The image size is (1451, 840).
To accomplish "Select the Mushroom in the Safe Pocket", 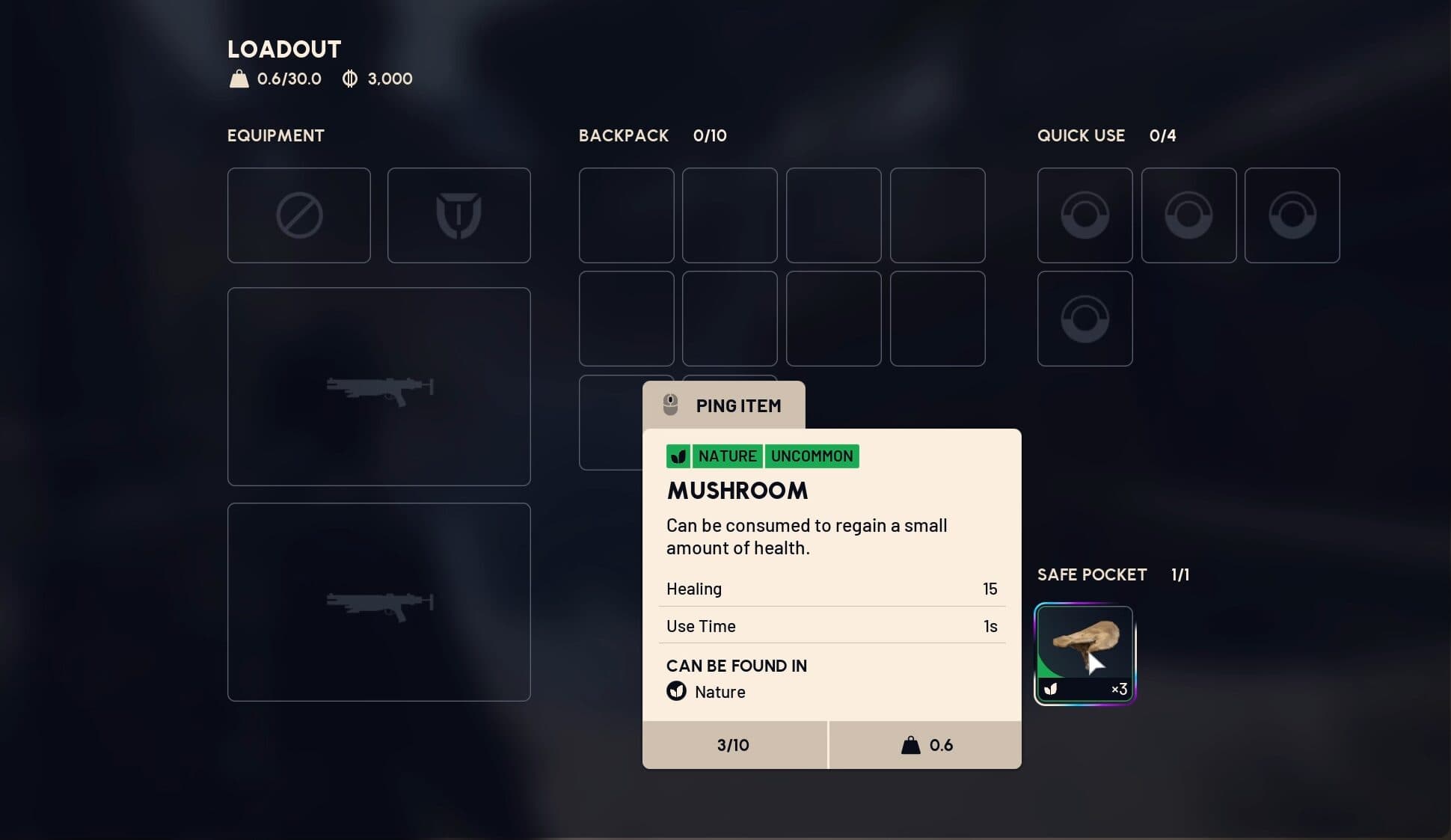I will (x=1085, y=654).
